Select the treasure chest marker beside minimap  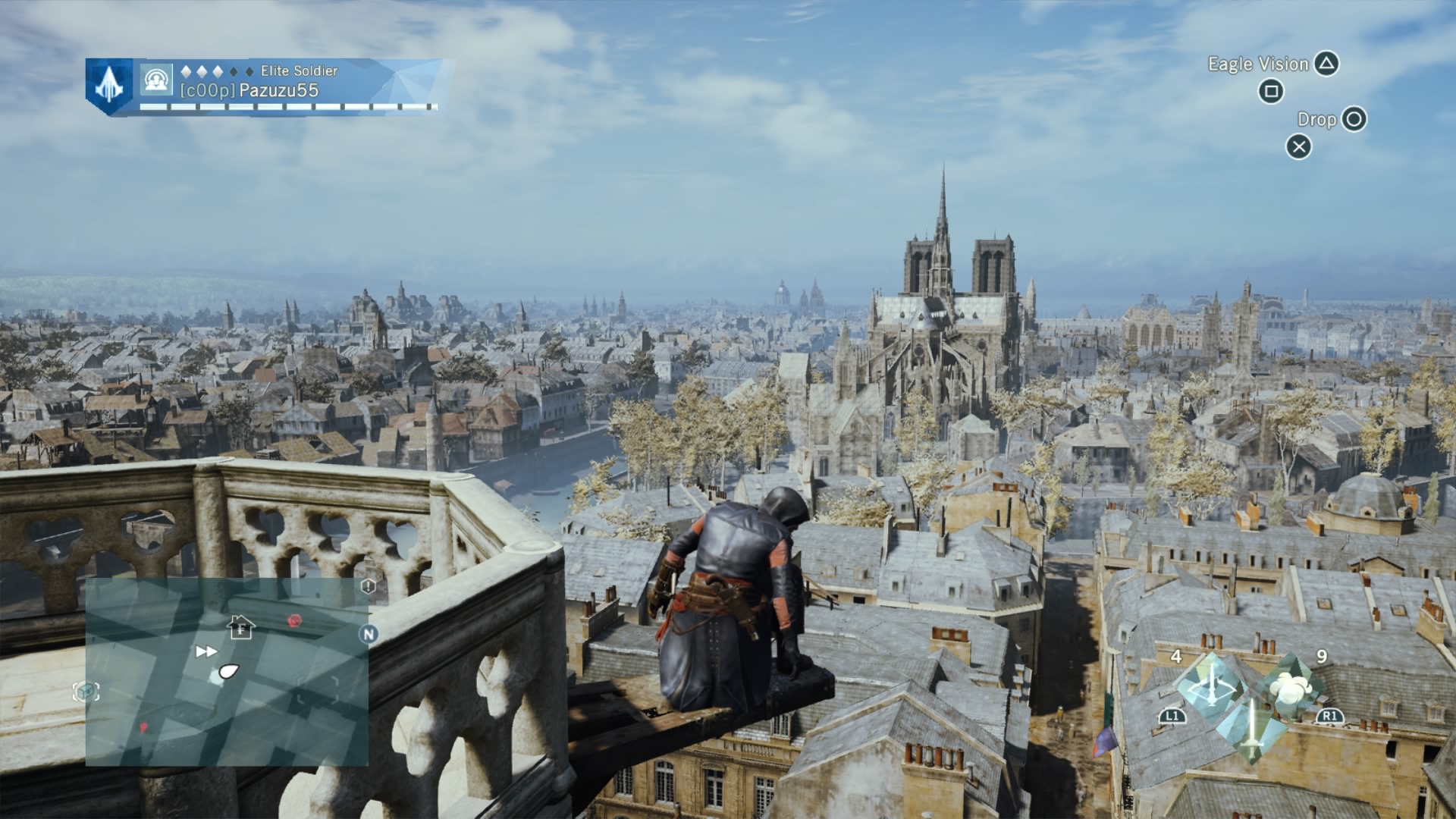pyautogui.click(x=86, y=692)
